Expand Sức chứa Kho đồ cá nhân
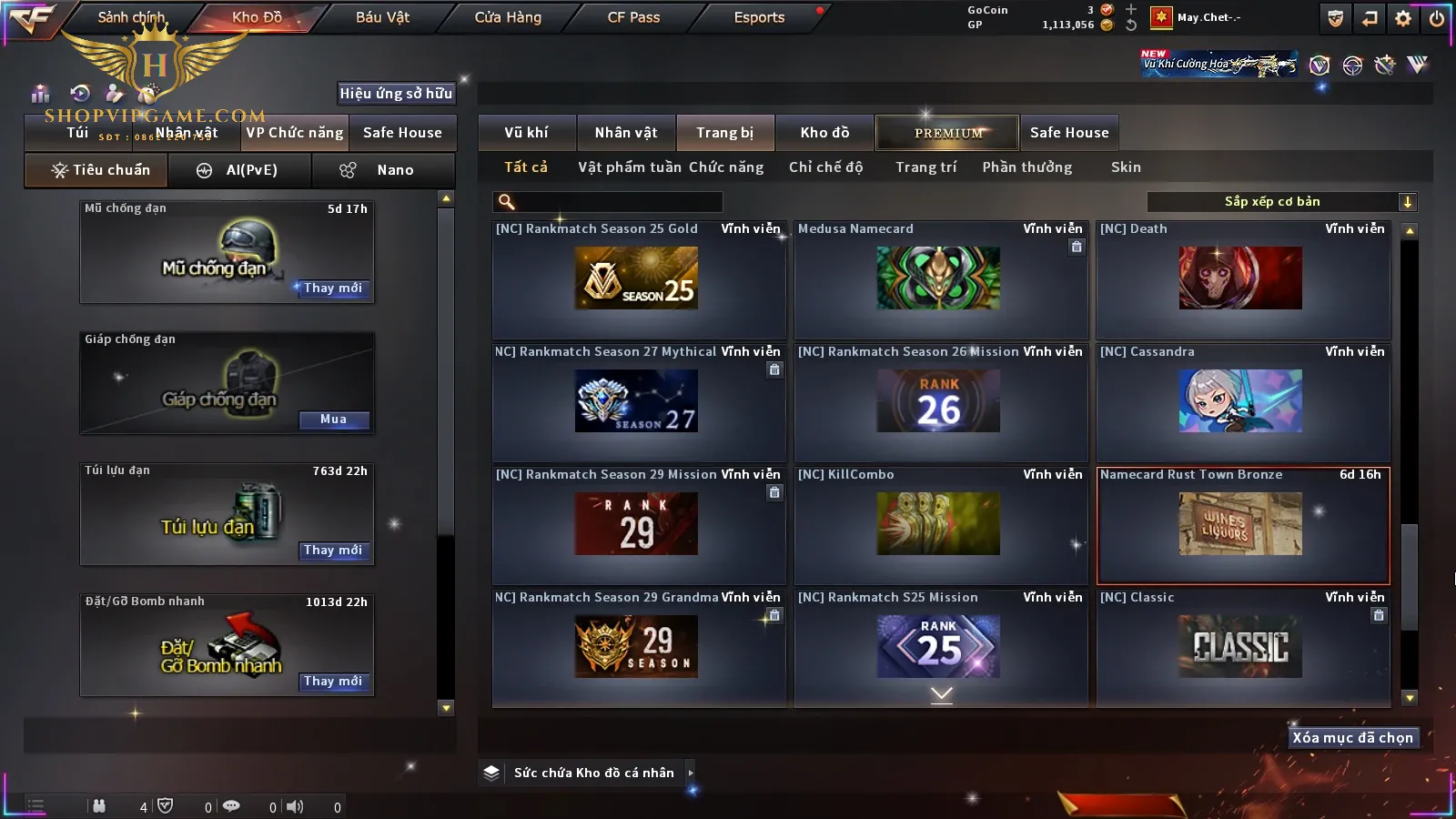The image size is (1456, 819). pyautogui.click(x=691, y=773)
